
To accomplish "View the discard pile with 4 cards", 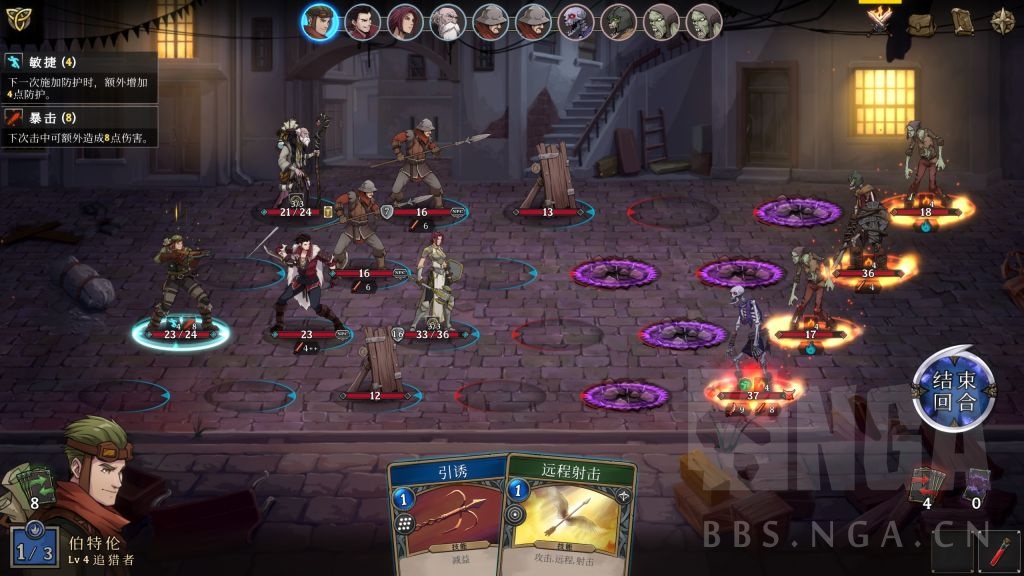I will click(x=926, y=485).
